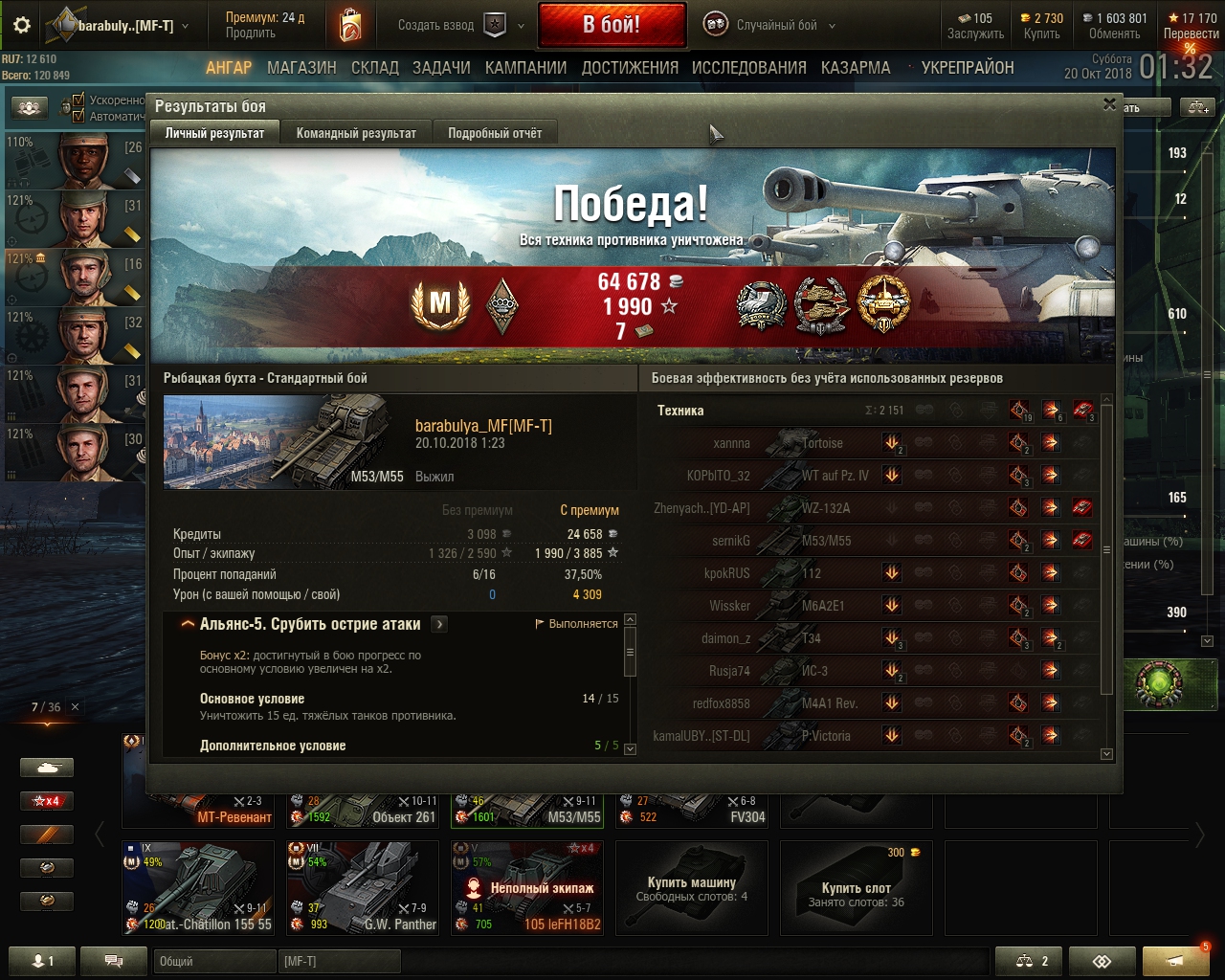Open the УКРЕПРАЙОН stronghold
This screenshot has width=1225, height=980.
(967, 68)
